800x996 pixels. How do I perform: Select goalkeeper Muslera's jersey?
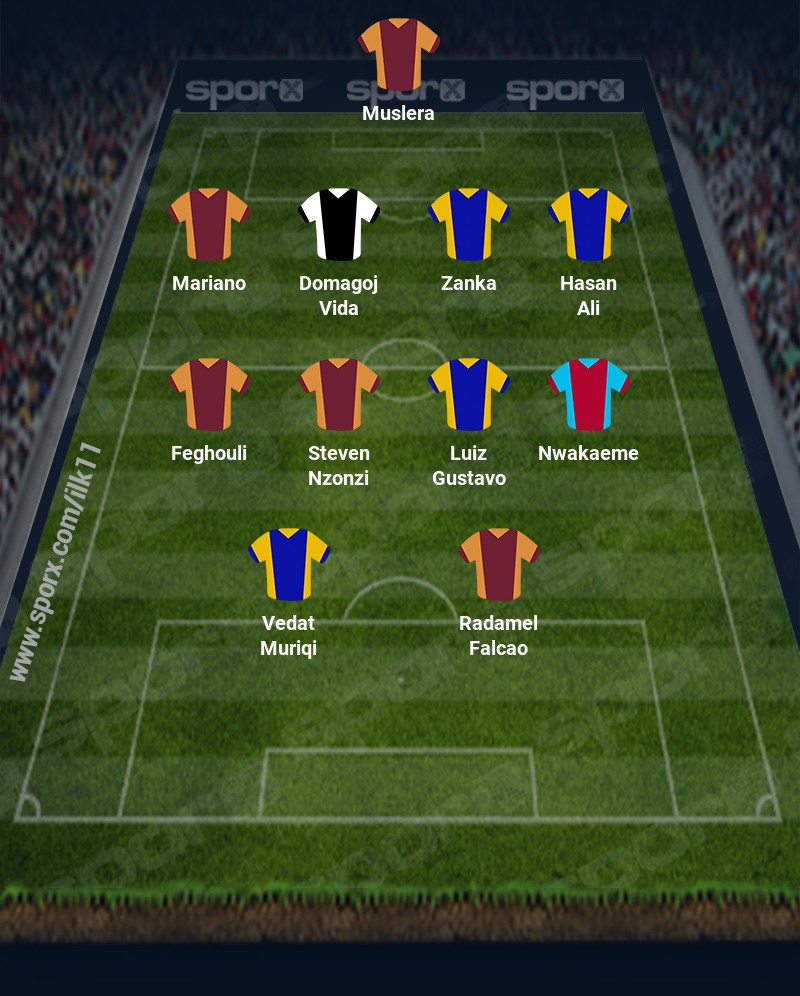click(x=399, y=54)
